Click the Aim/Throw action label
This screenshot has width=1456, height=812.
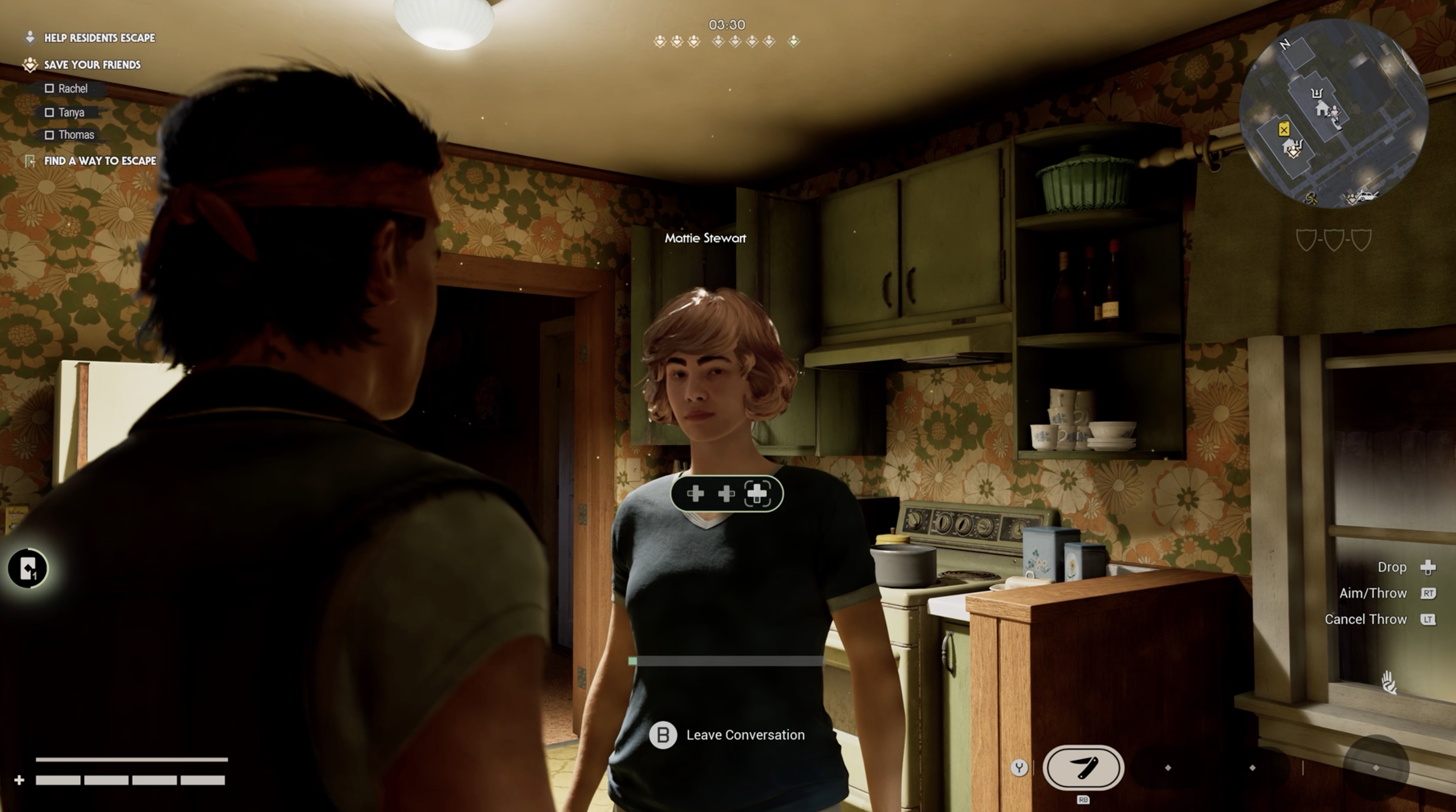[x=1372, y=593]
